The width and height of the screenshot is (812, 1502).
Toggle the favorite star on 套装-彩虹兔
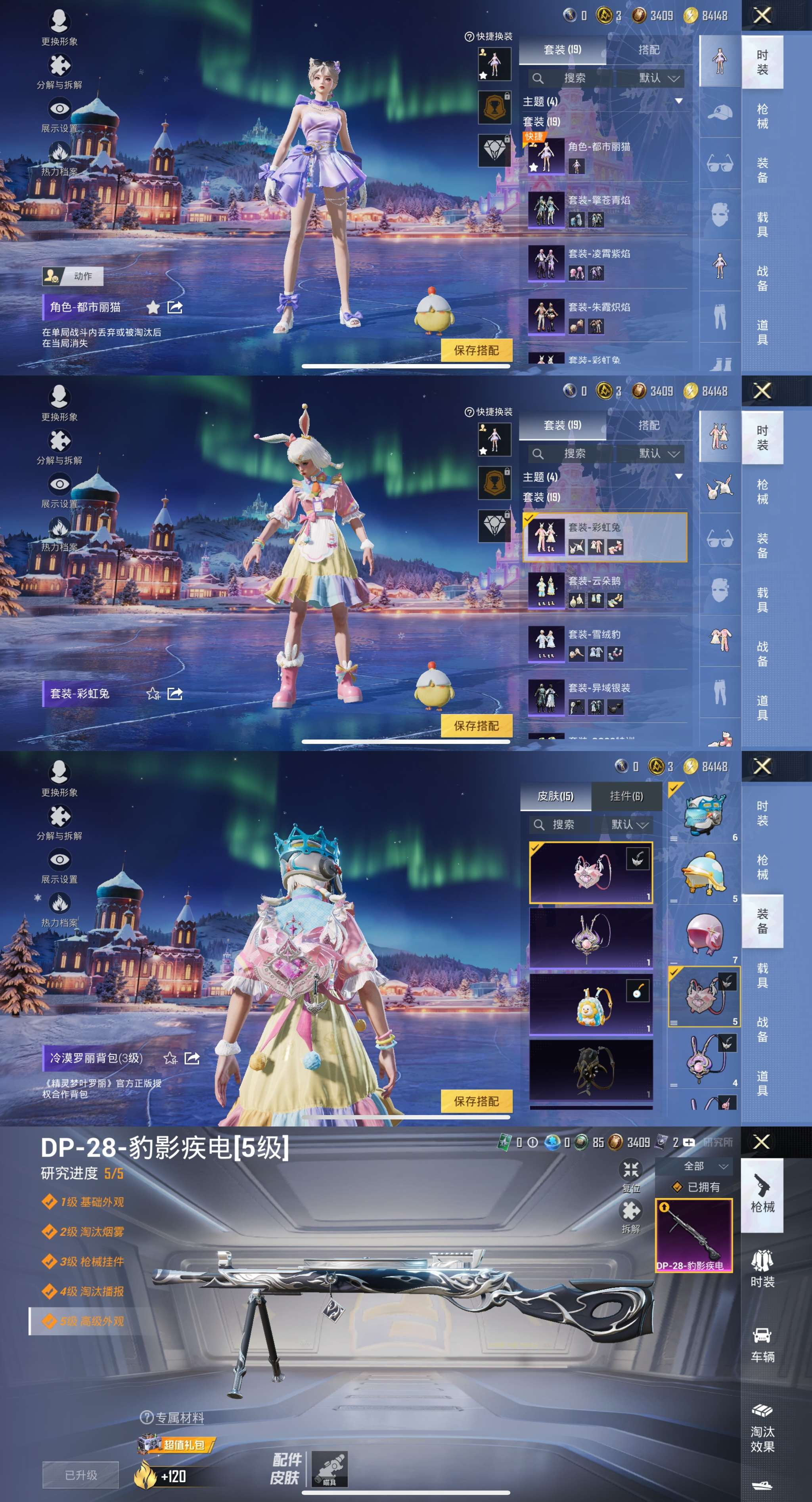pos(153,693)
